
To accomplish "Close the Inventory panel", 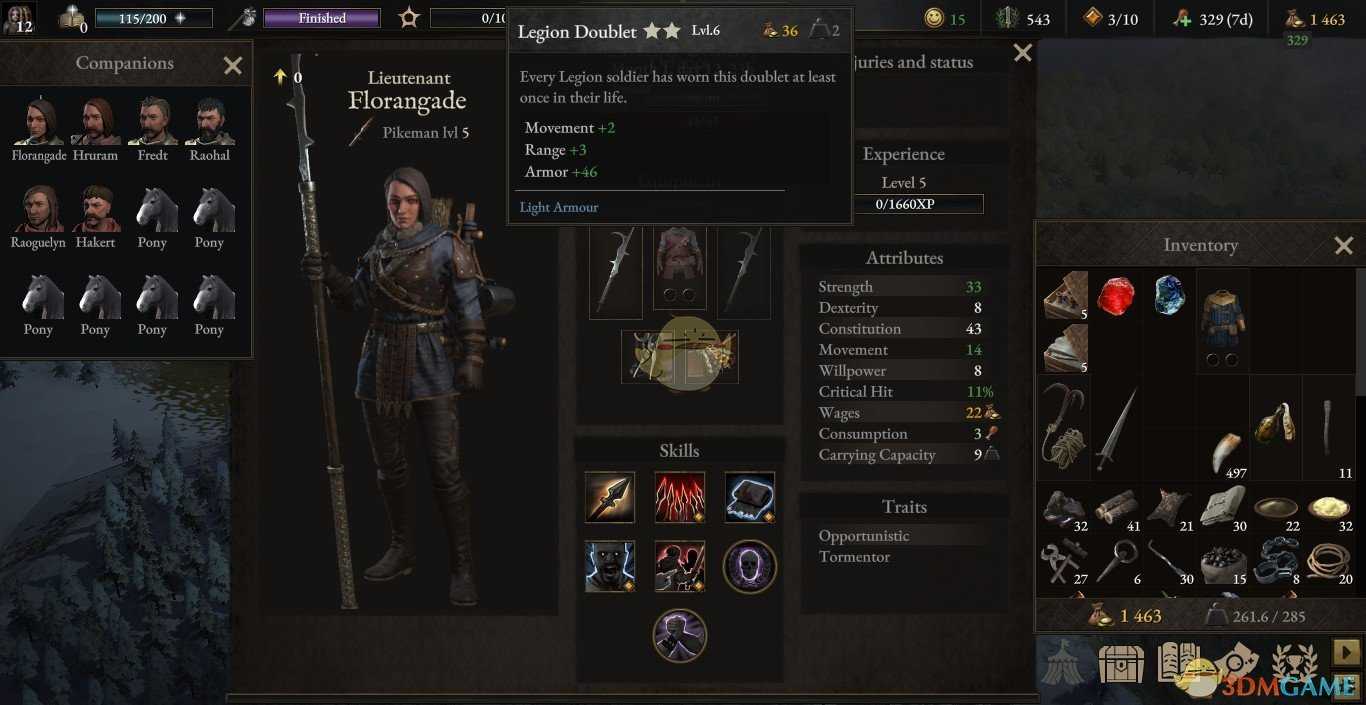I will tap(1343, 245).
